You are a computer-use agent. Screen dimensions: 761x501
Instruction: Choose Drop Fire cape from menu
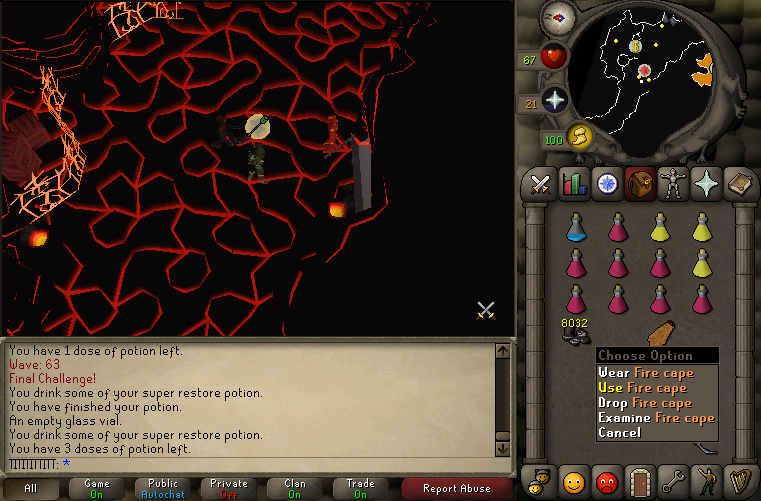(x=656, y=403)
